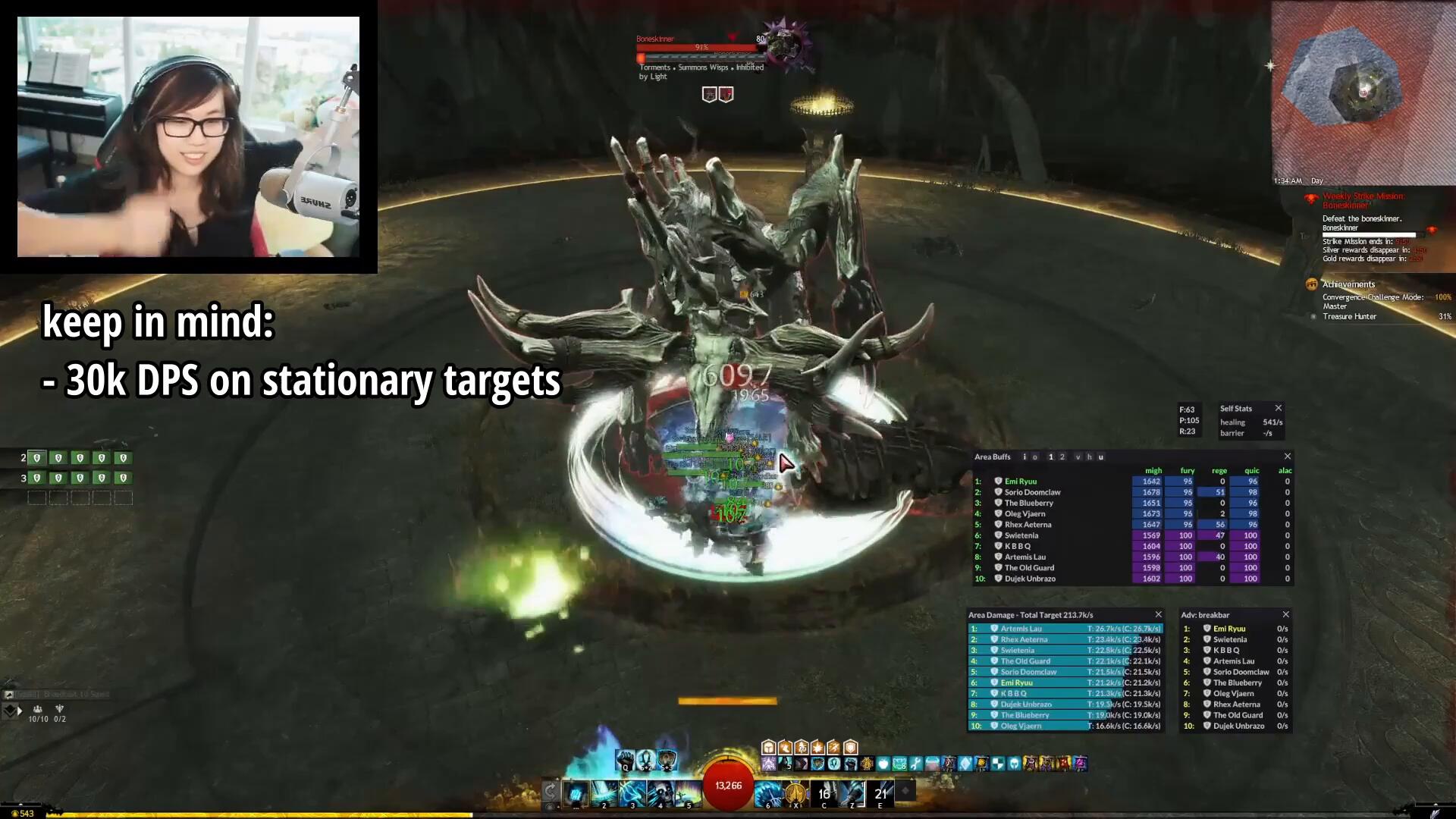Close the Adv: breakbar panel
This screenshot has width=1456, height=819.
[1285, 615]
